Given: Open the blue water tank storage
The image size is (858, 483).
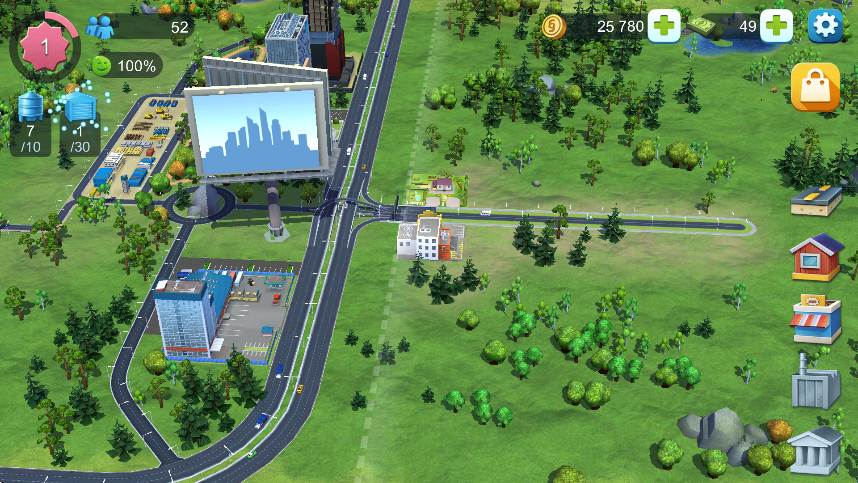Looking at the screenshot, I should pyautogui.click(x=32, y=106).
